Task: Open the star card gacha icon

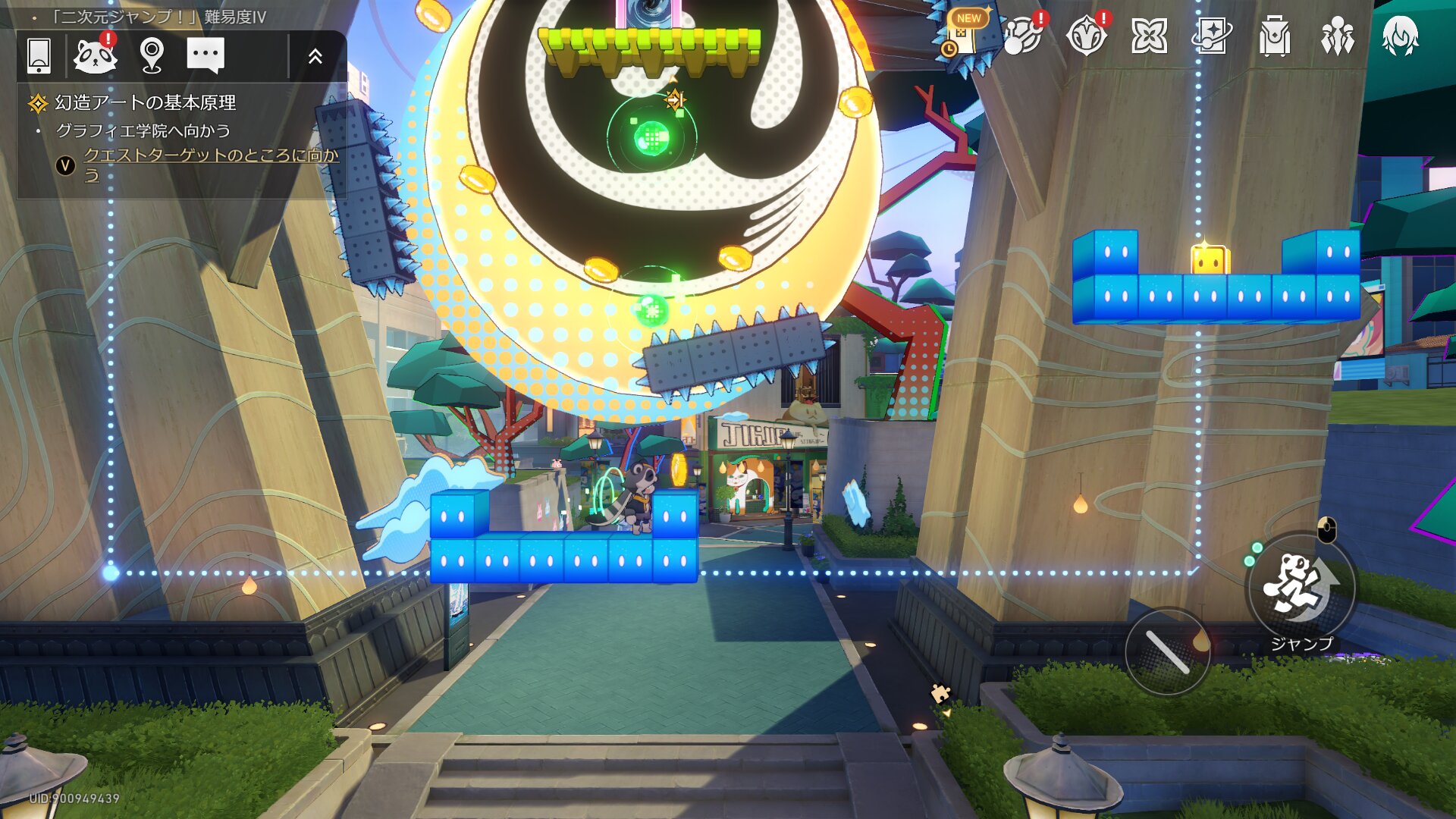Action: point(1212,36)
